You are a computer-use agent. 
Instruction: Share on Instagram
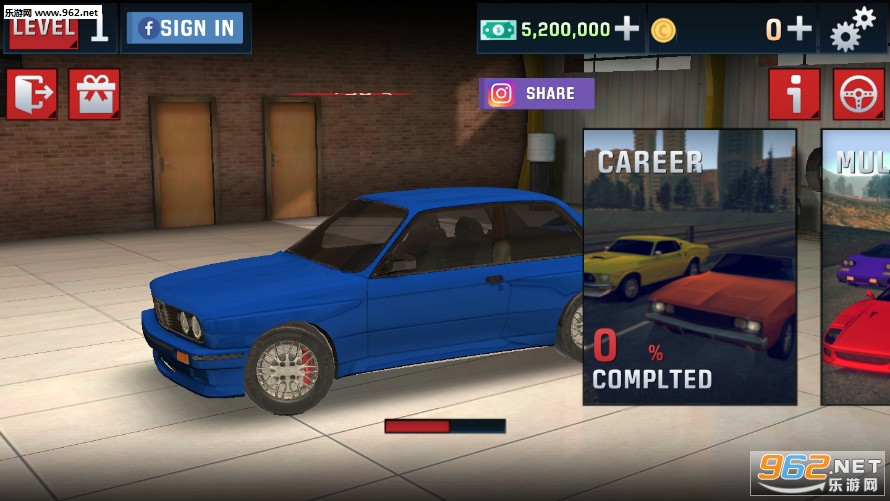click(x=537, y=94)
